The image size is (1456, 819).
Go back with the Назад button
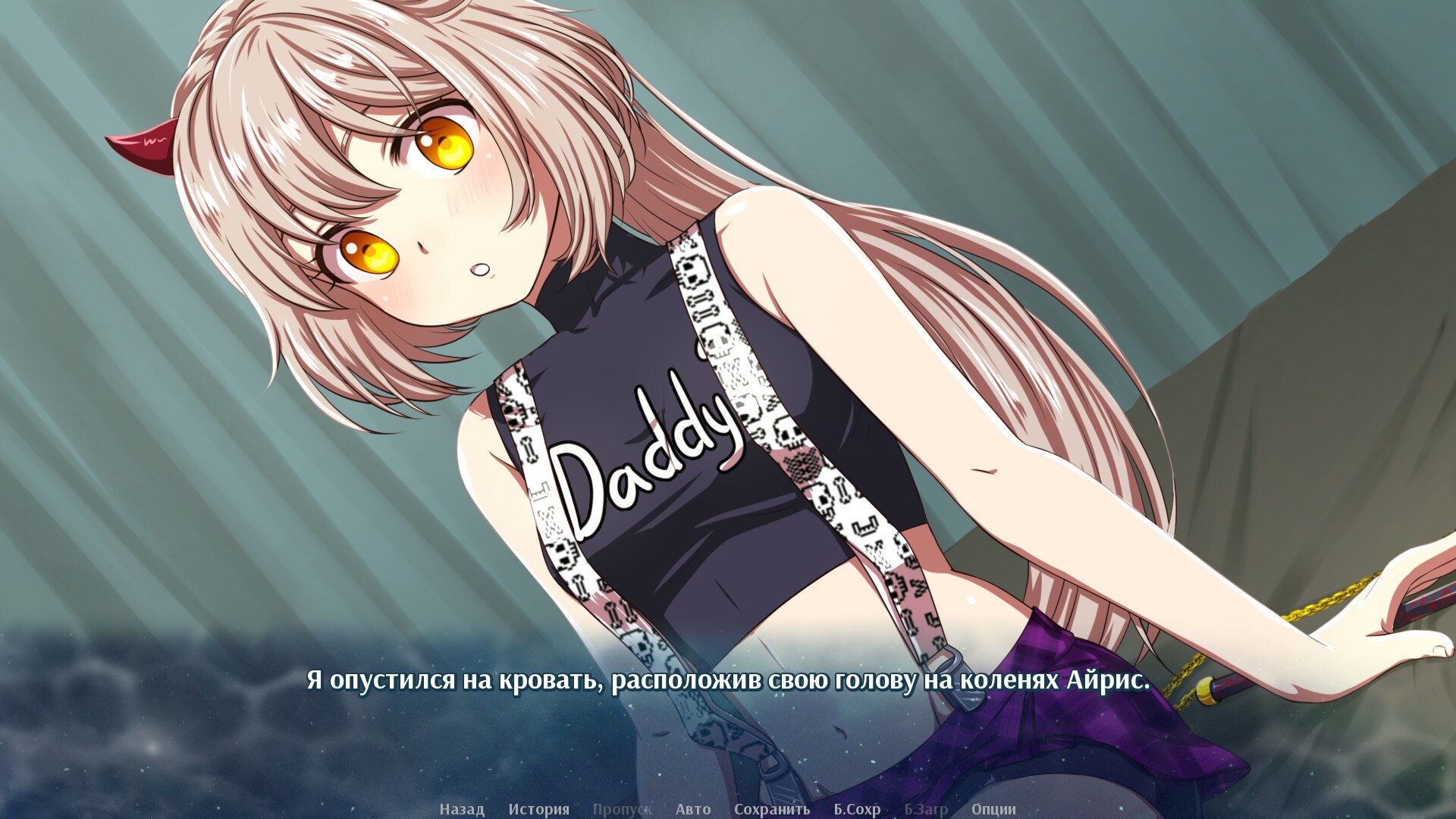[461, 809]
